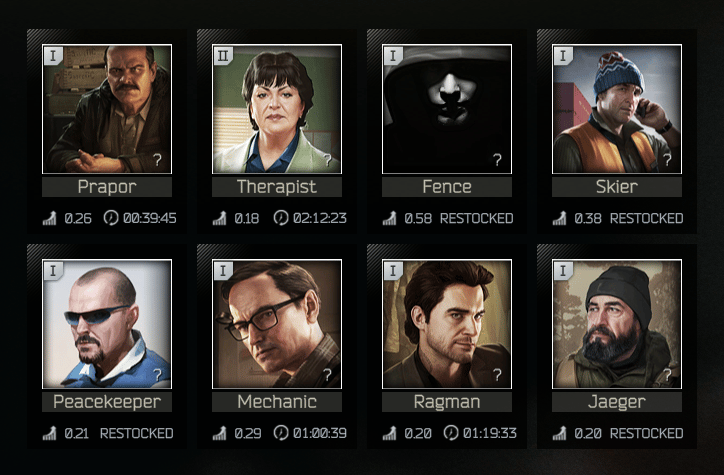Click Peacekeeper's question mark icon
This screenshot has width=724, height=475.
point(157,374)
